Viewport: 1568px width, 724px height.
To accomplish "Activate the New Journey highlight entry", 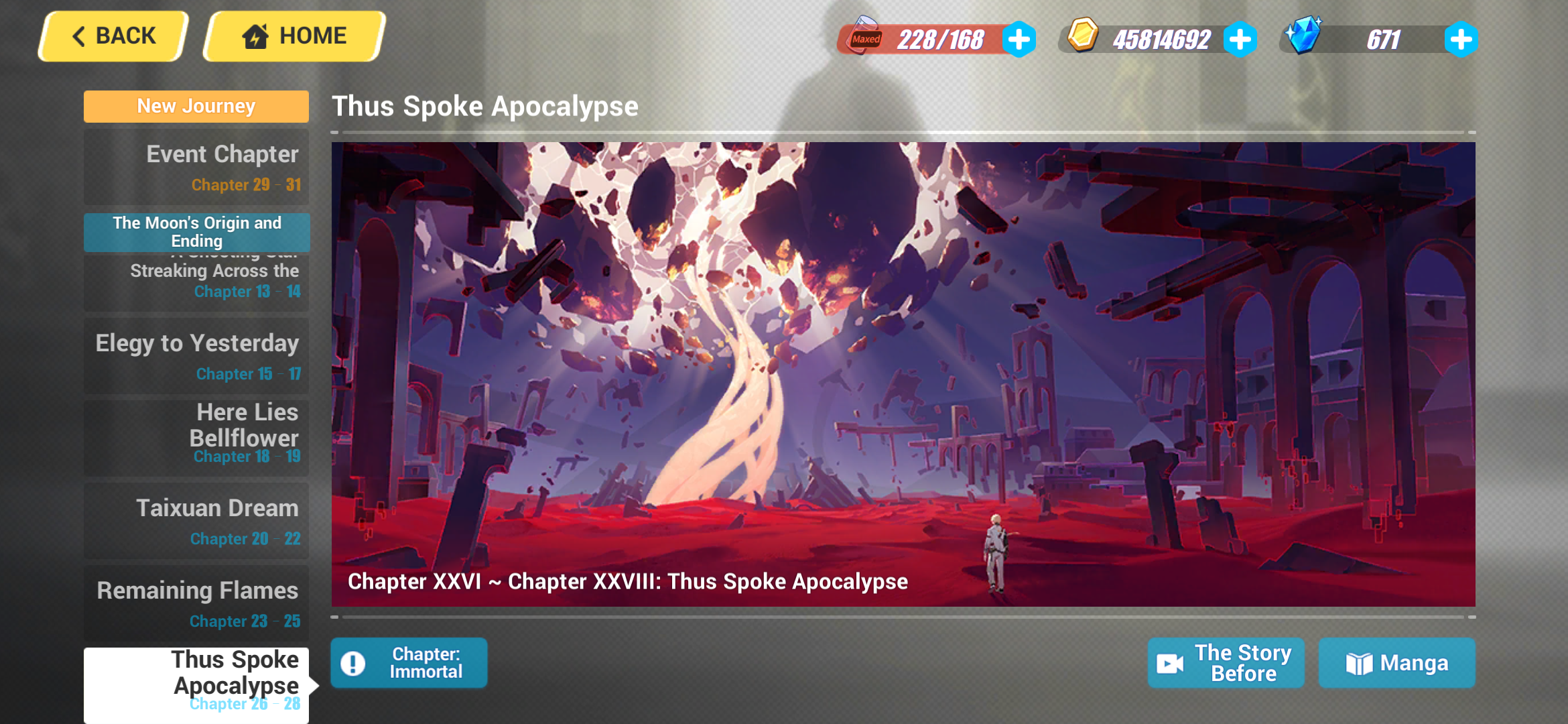I will click(196, 106).
